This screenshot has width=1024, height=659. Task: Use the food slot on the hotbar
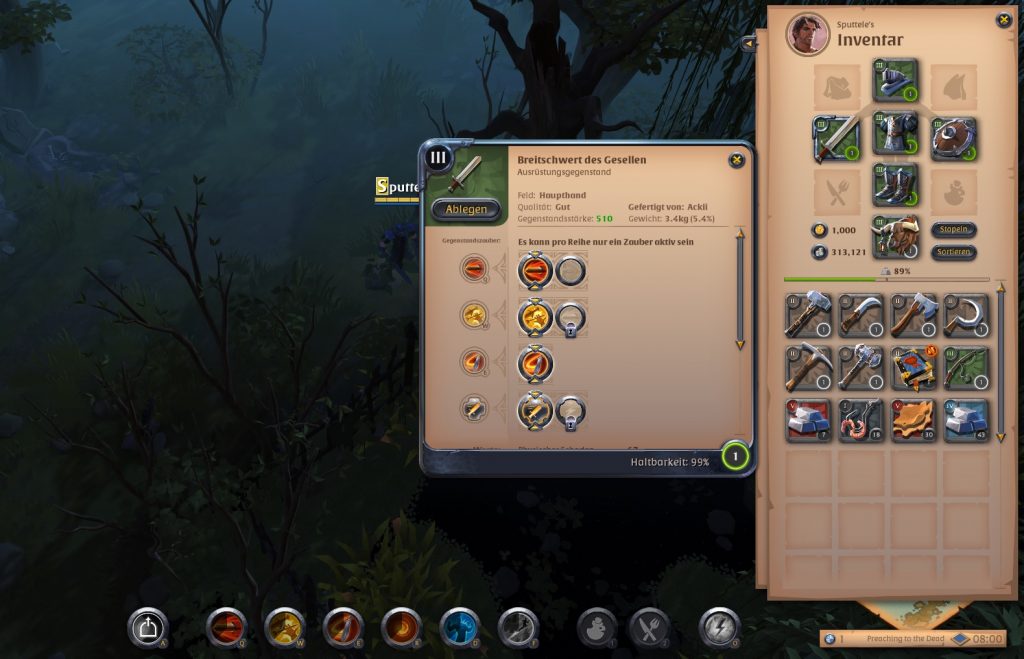click(x=649, y=627)
